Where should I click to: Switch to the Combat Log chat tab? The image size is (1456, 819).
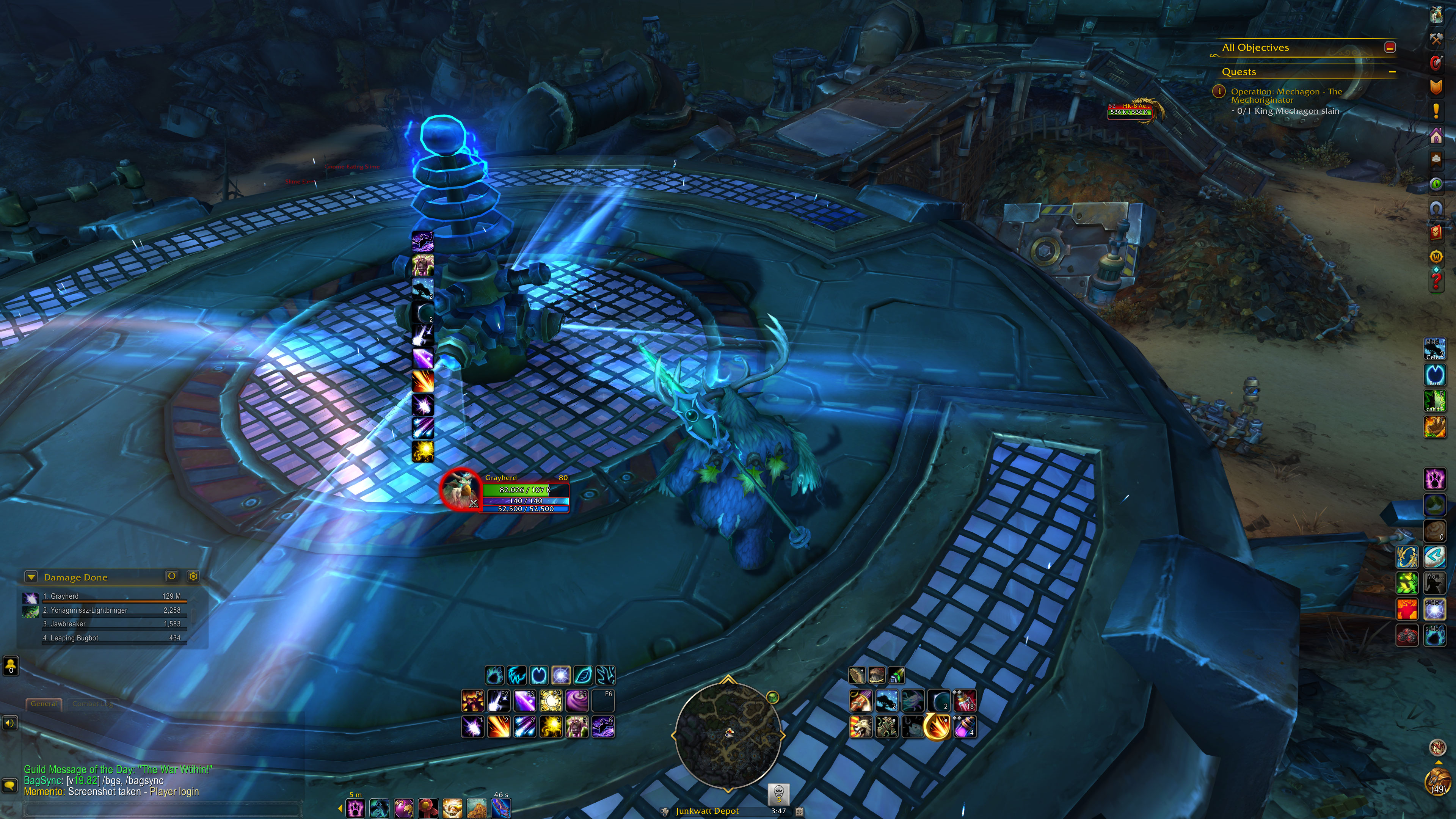[x=93, y=704]
